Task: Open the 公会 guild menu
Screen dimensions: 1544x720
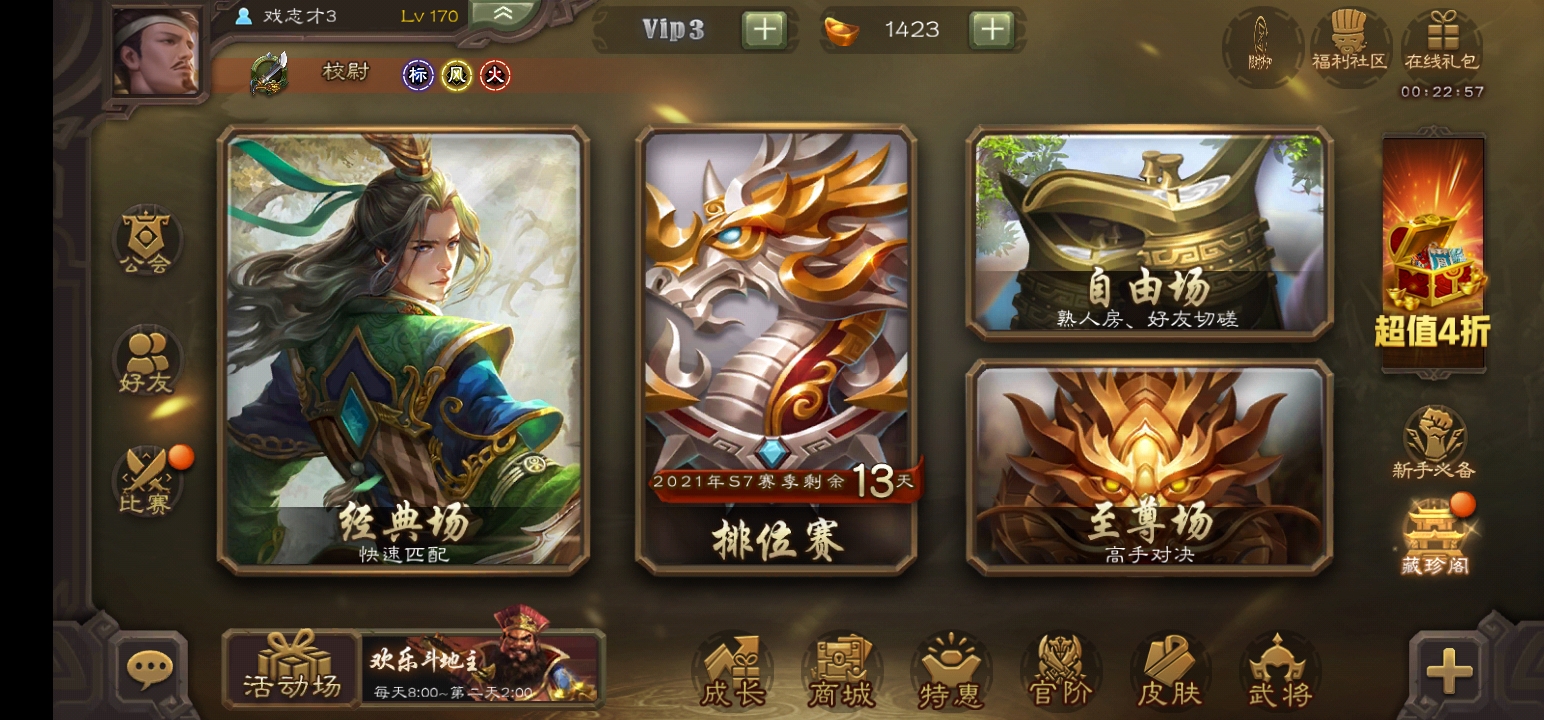Action: click(x=147, y=242)
